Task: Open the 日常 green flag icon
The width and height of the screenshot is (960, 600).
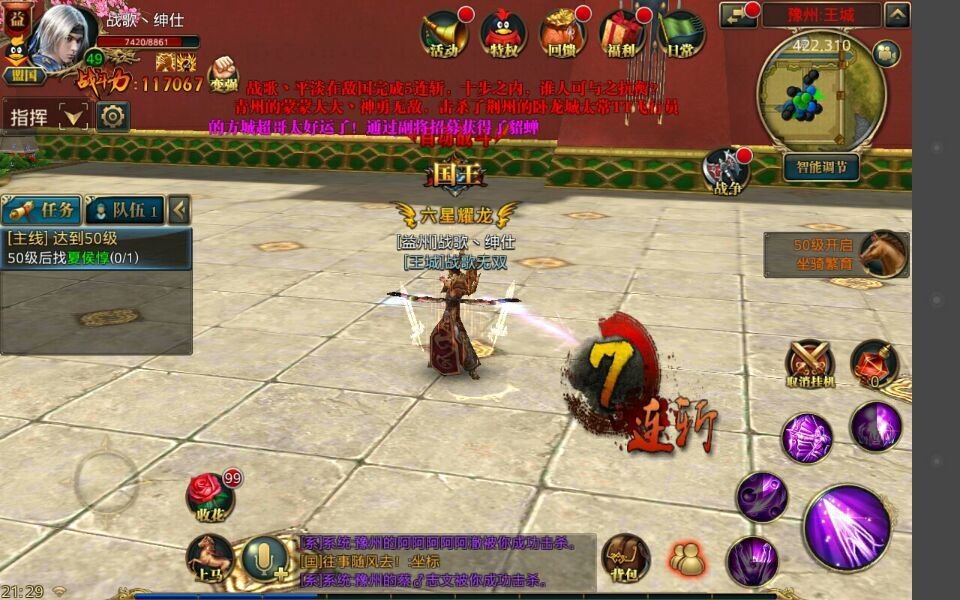Action: [681, 33]
